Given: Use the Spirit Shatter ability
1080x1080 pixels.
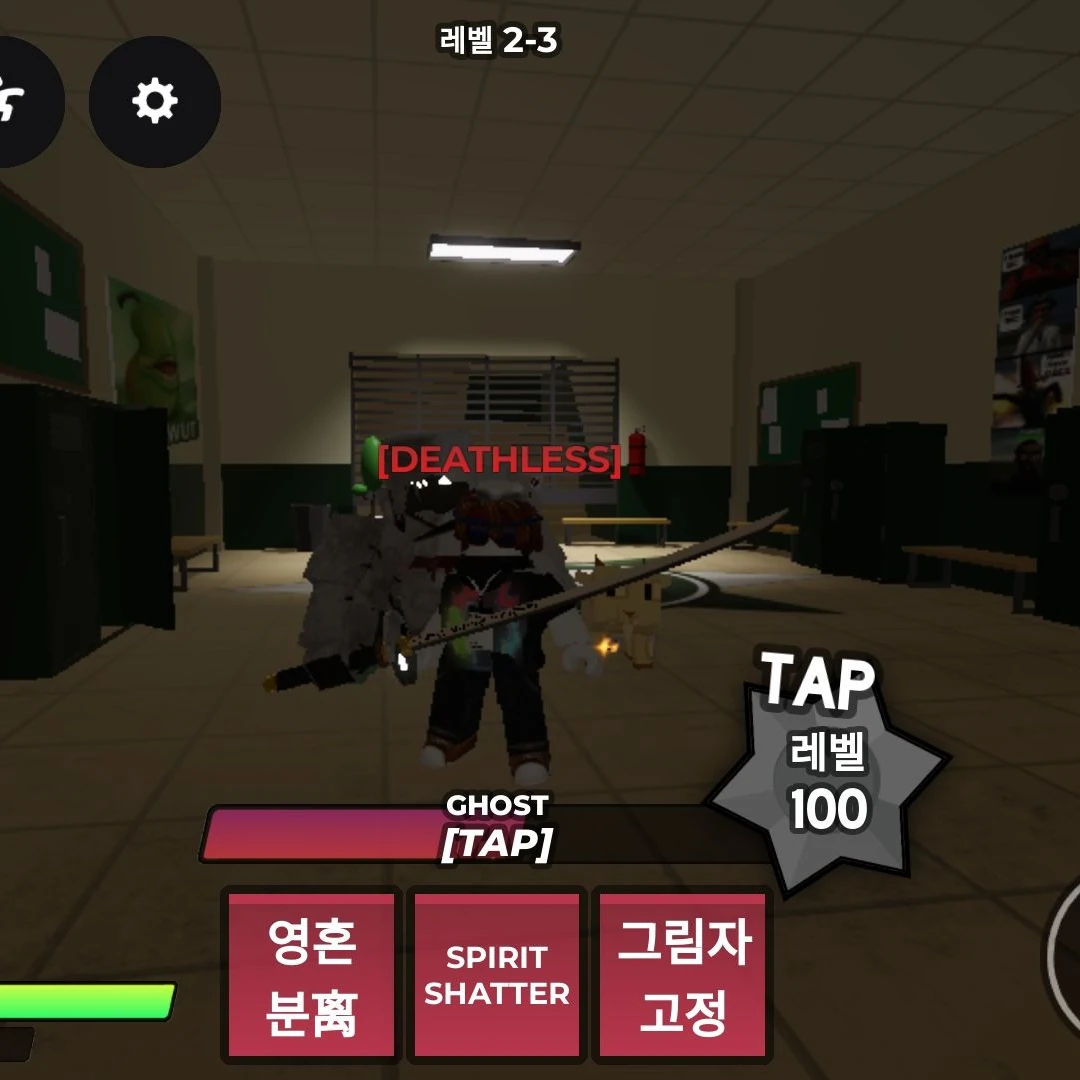Looking at the screenshot, I should (497, 975).
